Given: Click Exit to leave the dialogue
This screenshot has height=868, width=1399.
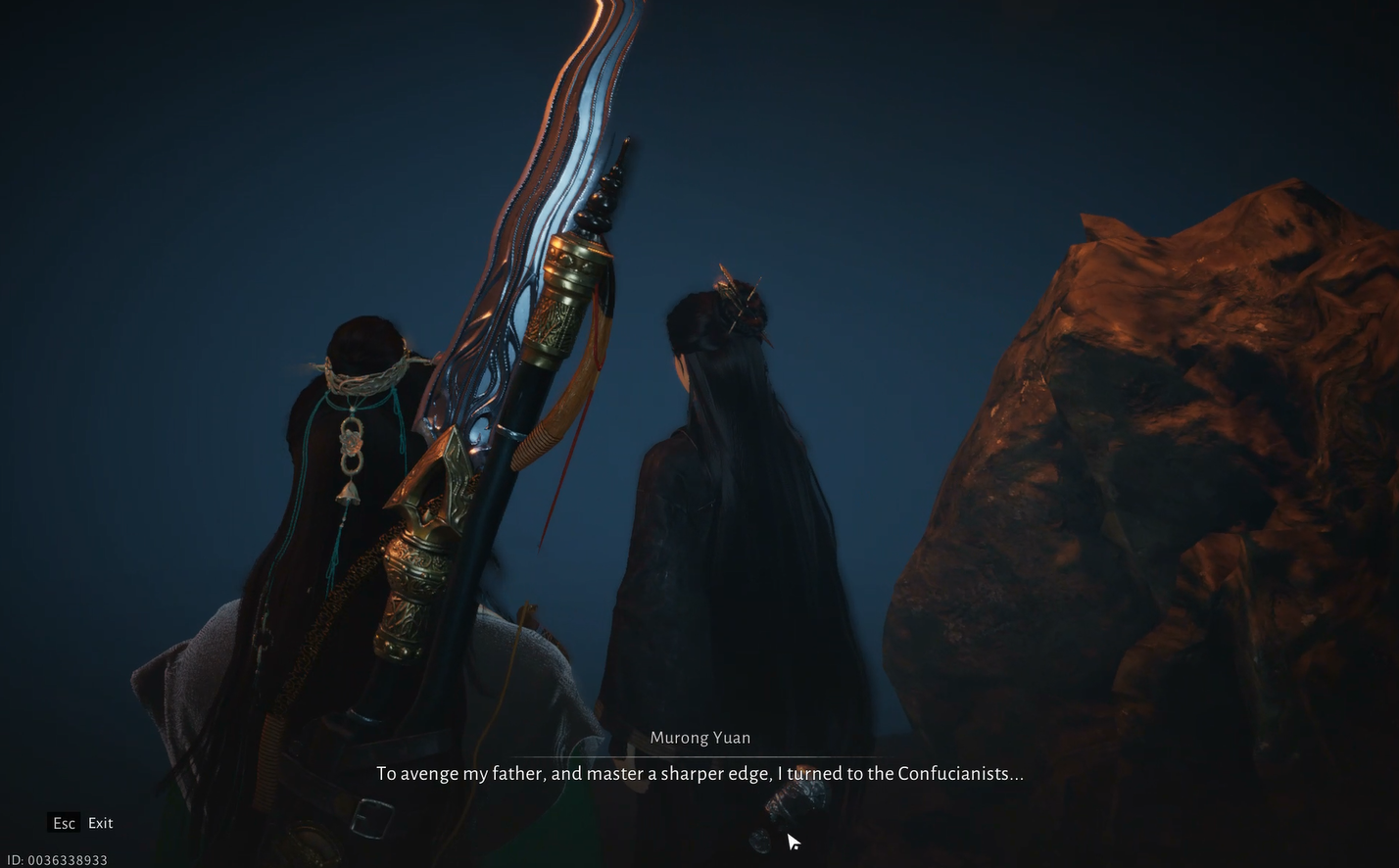Looking at the screenshot, I should [99, 823].
